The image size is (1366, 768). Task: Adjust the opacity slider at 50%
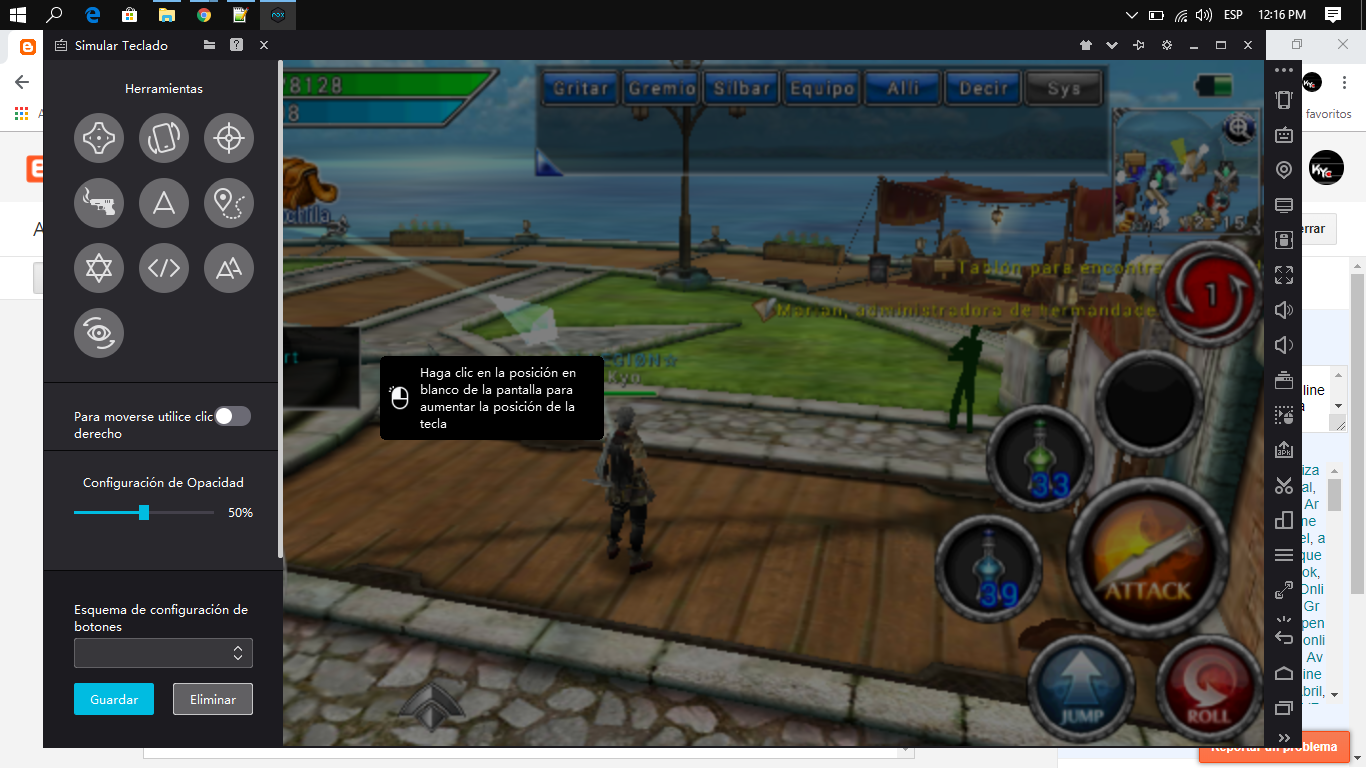[144, 512]
